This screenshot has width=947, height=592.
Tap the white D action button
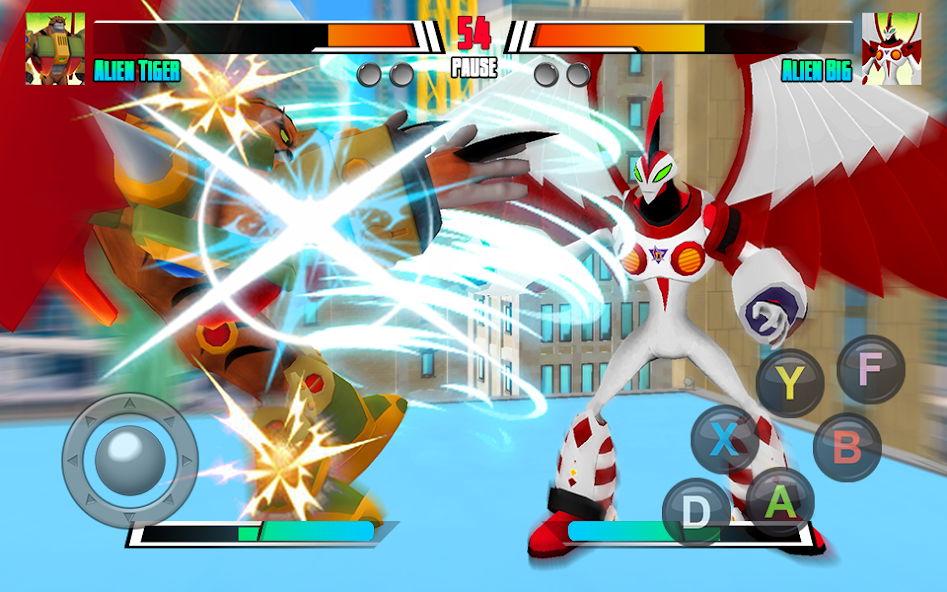pos(696,512)
